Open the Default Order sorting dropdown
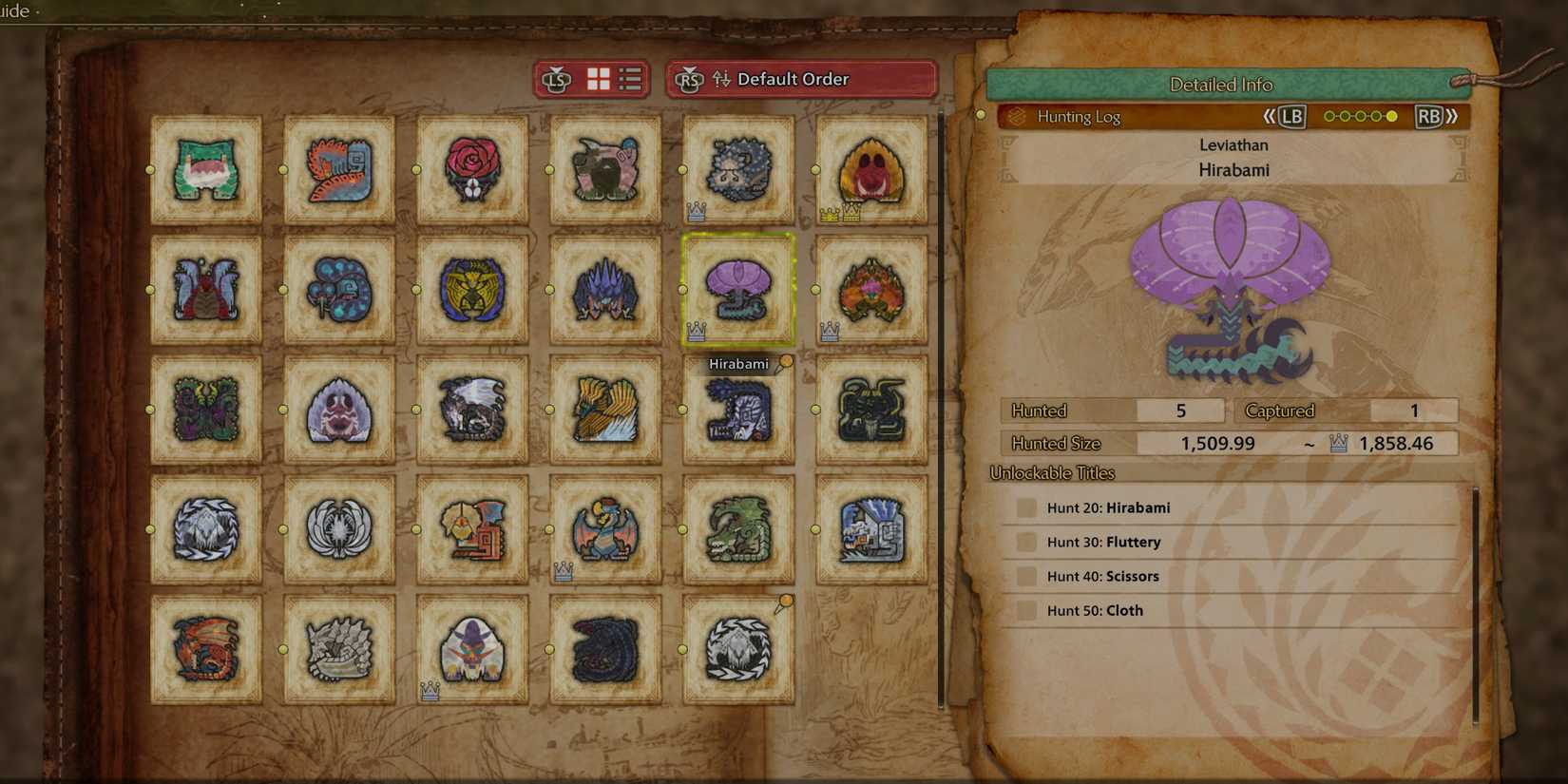The width and height of the screenshot is (1568, 784). [803, 80]
